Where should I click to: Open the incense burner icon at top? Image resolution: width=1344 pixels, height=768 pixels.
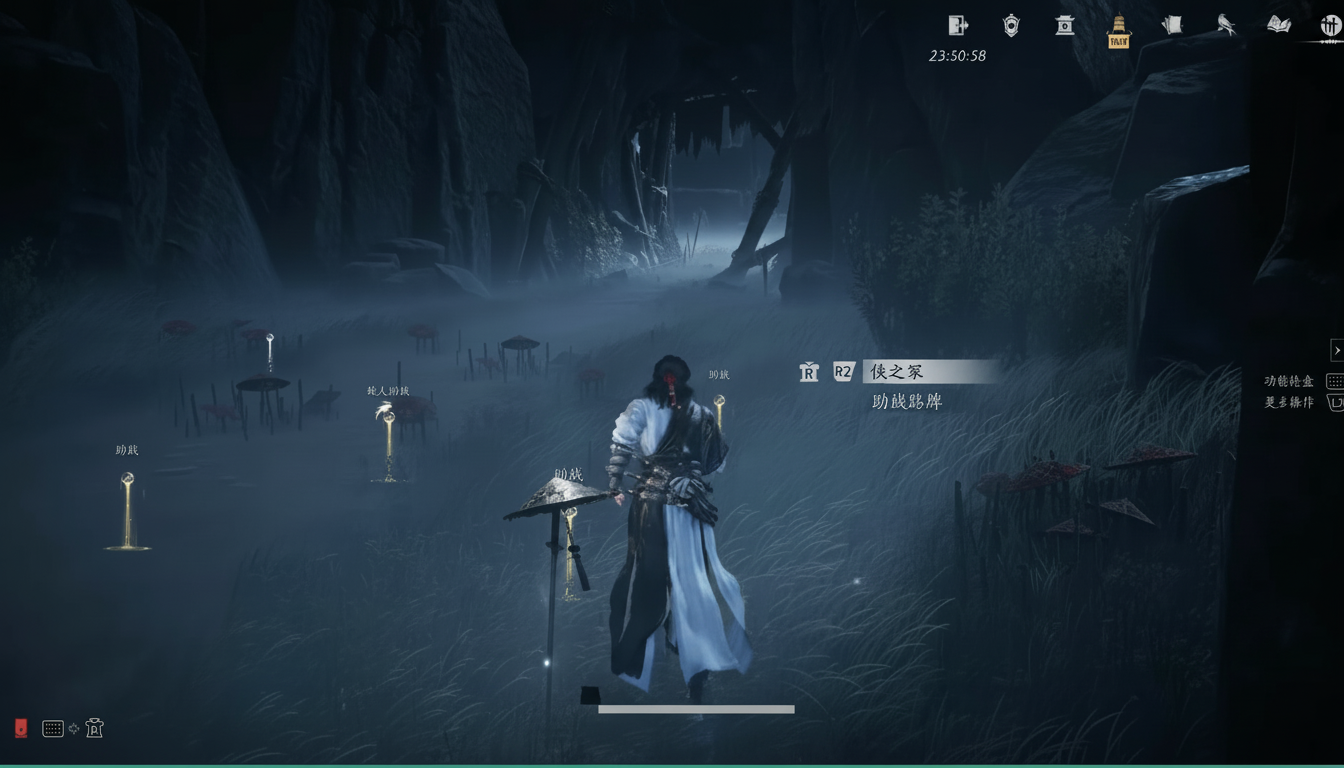point(1064,25)
